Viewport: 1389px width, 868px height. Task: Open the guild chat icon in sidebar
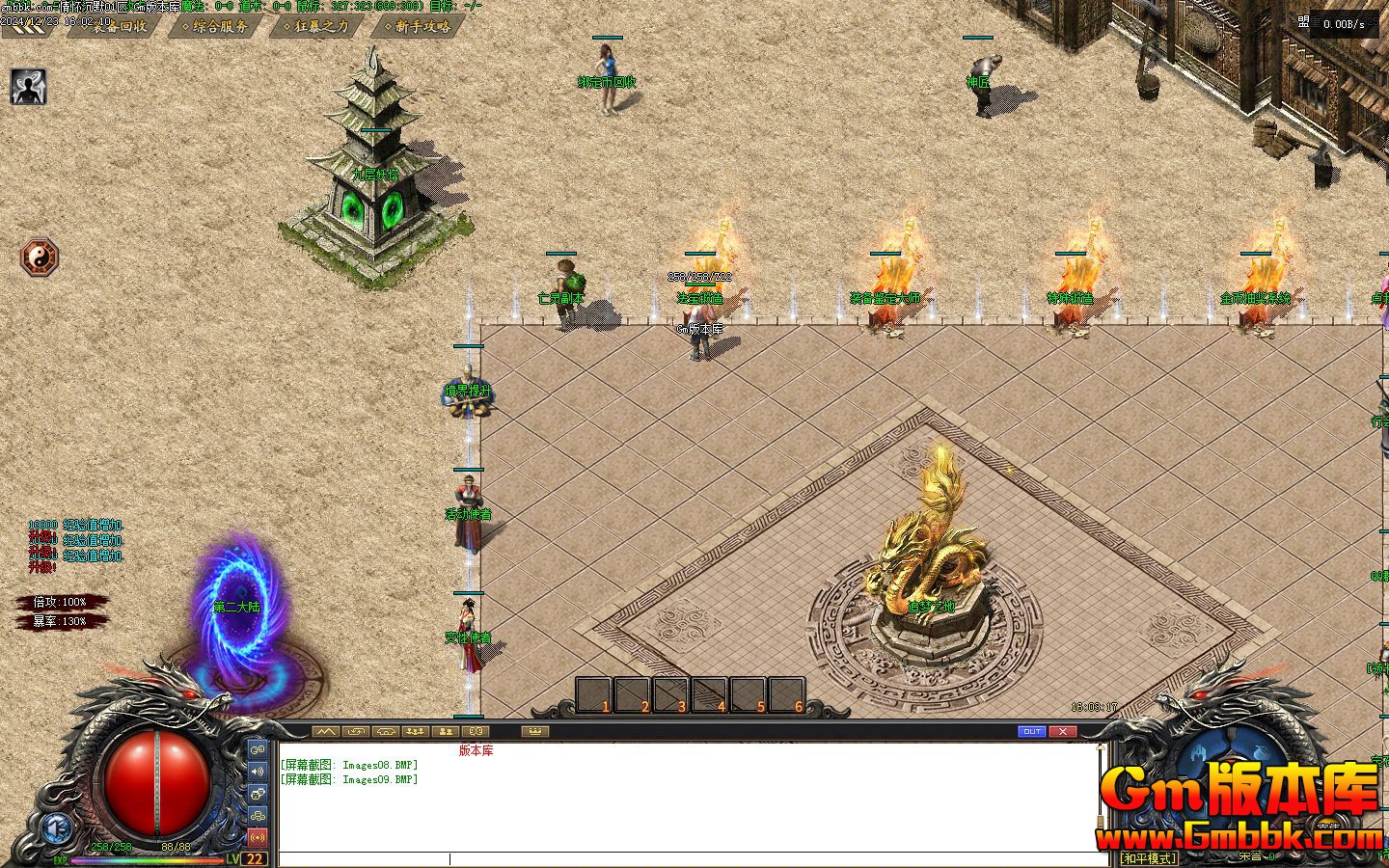[x=258, y=816]
